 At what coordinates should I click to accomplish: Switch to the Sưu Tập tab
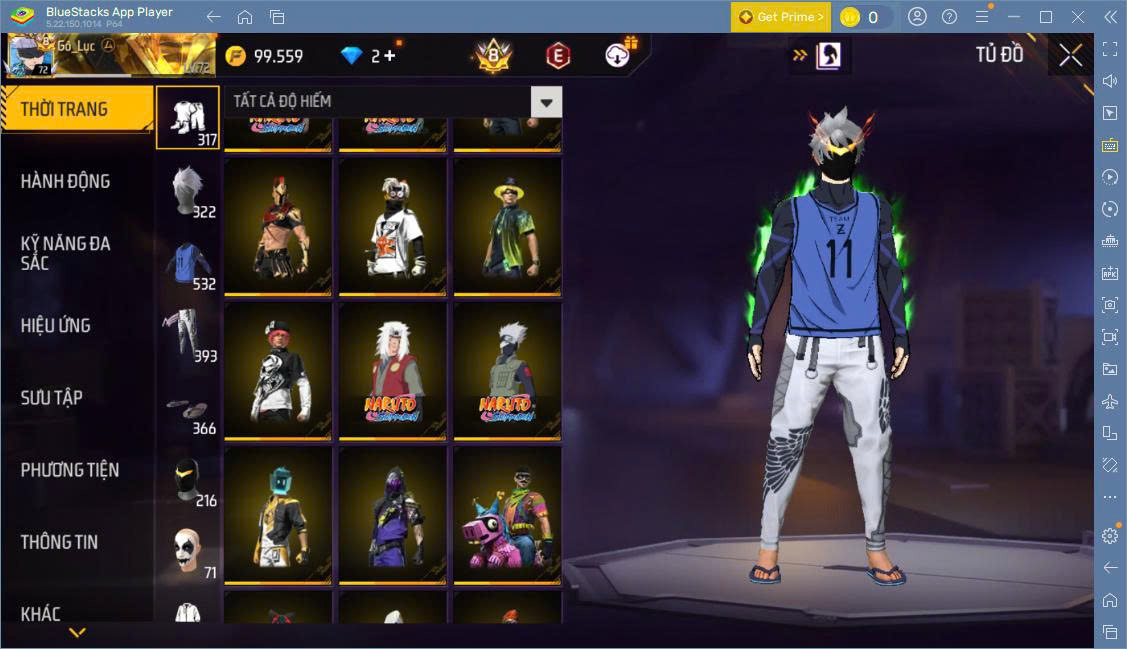click(x=52, y=397)
